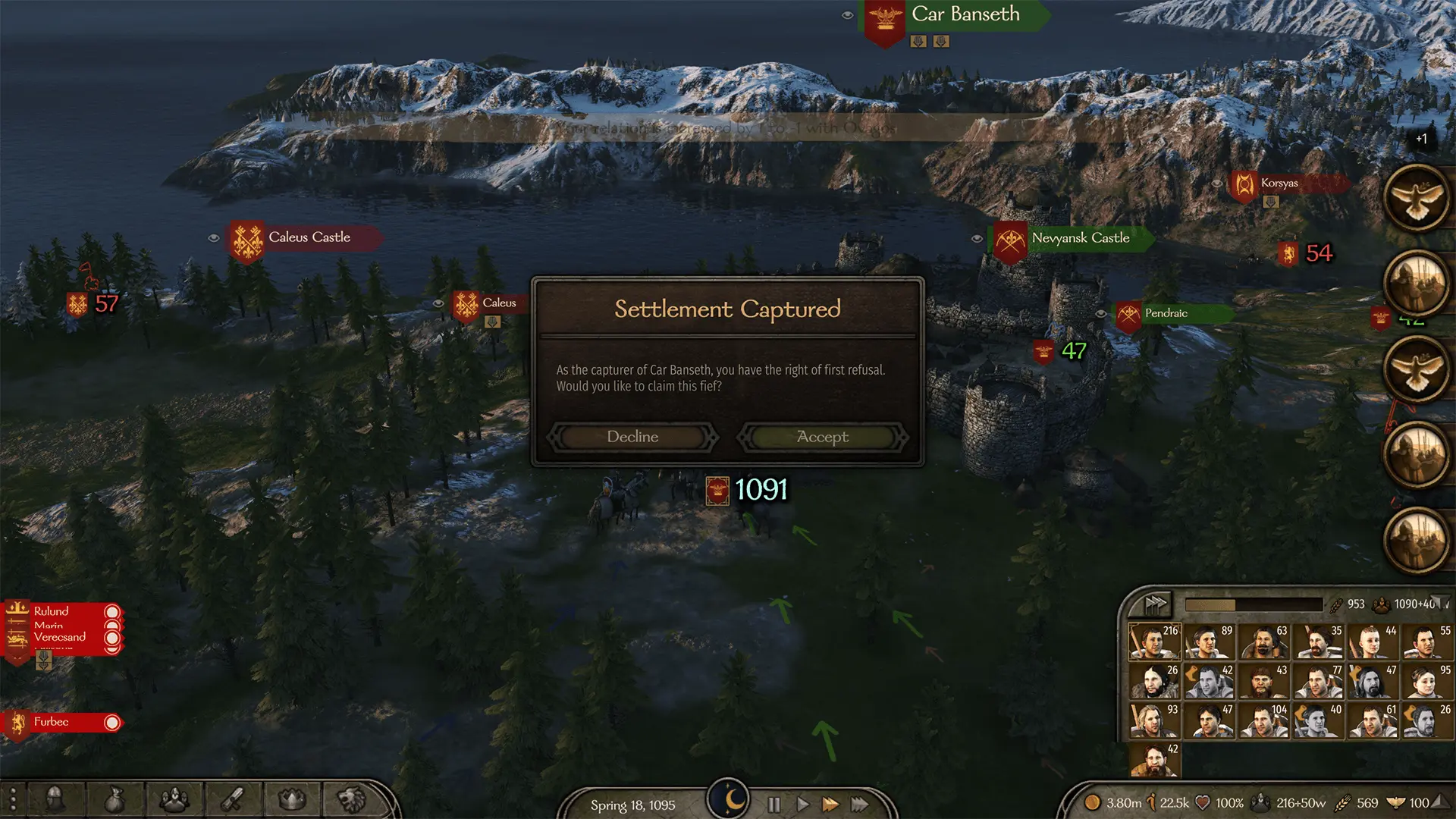
Task: Pause the campaign time
Action: (773, 805)
